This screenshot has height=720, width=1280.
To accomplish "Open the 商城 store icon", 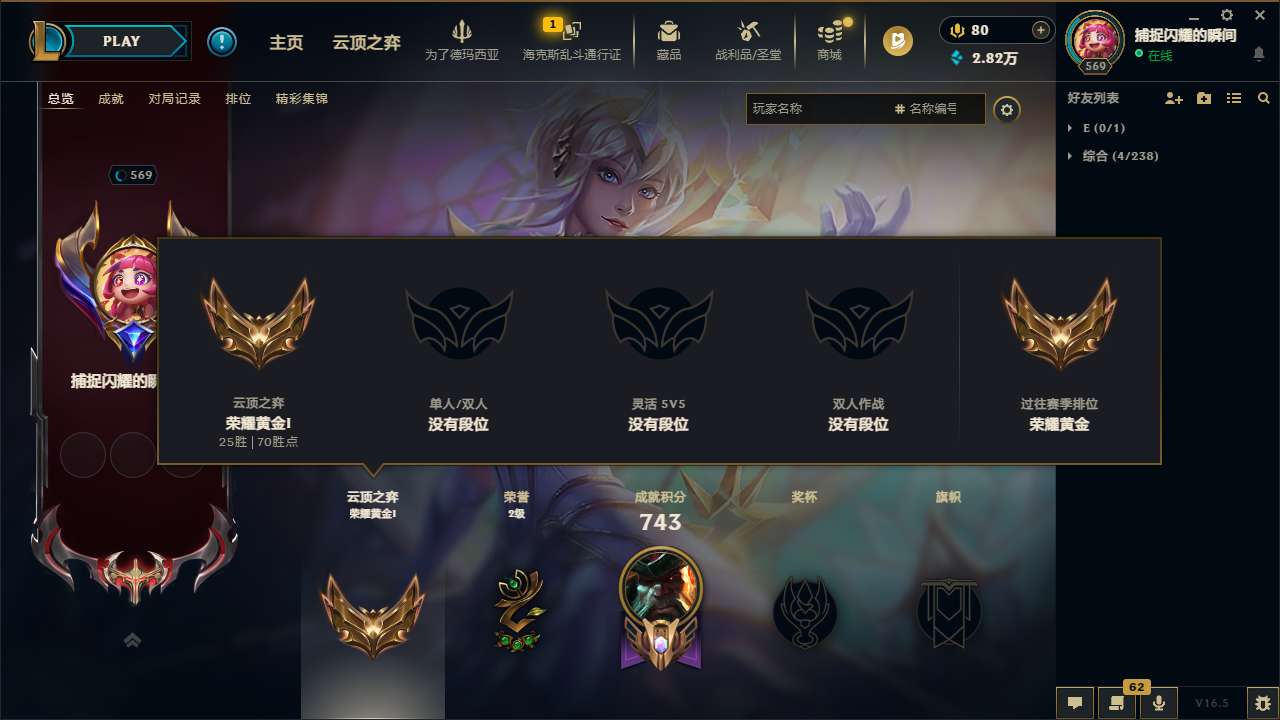I will (829, 35).
